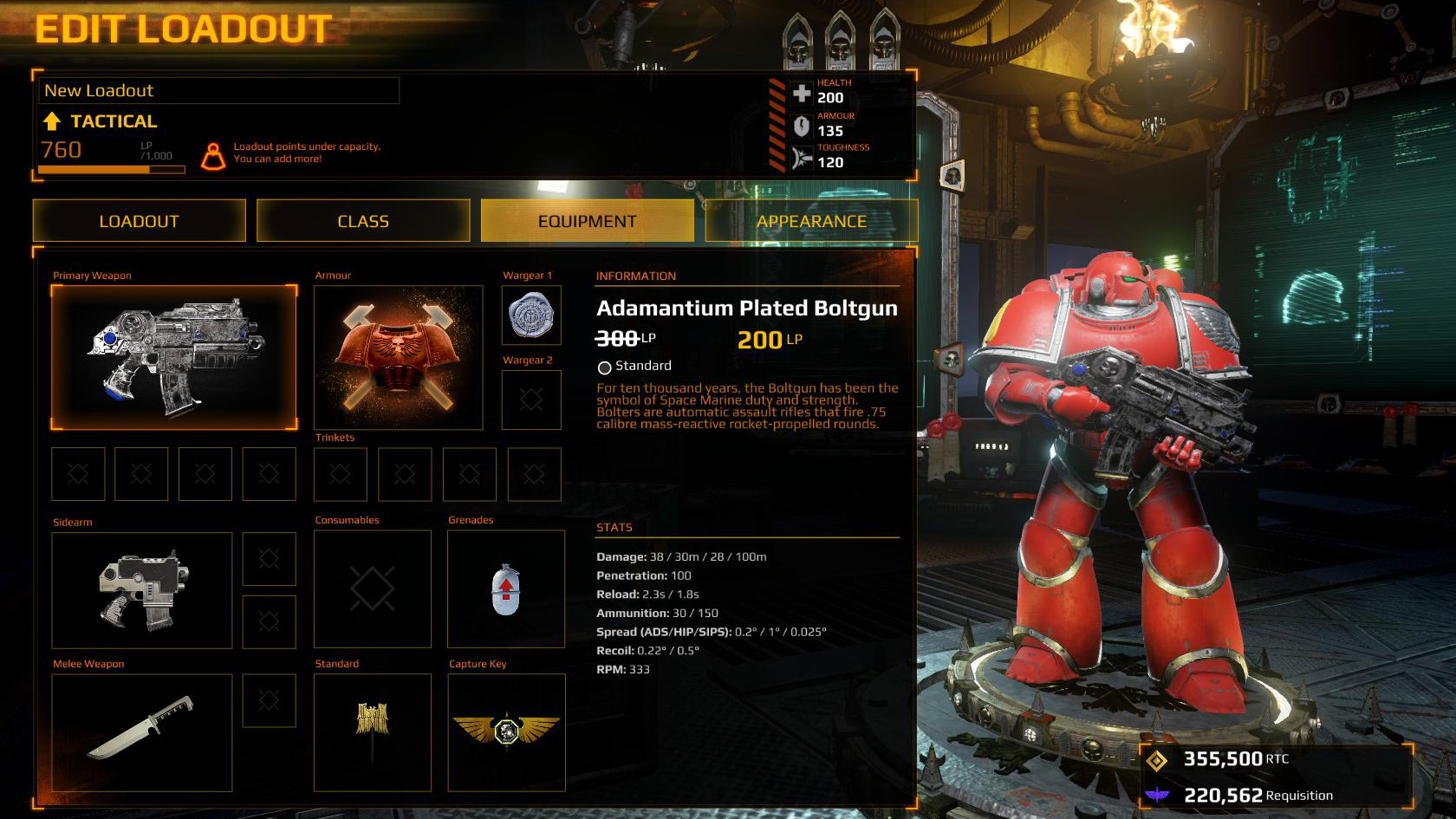The image size is (1456, 819).
Task: Choose the Grenades slot
Action: (x=506, y=589)
